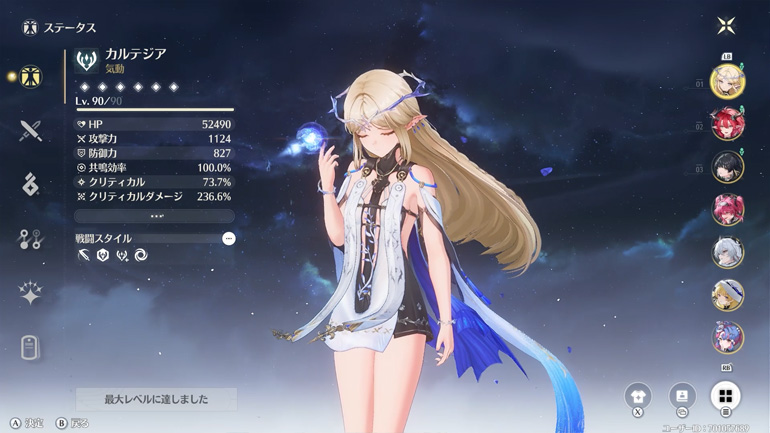Open the character profile card button
This screenshot has height=433, width=770.
click(x=682, y=395)
